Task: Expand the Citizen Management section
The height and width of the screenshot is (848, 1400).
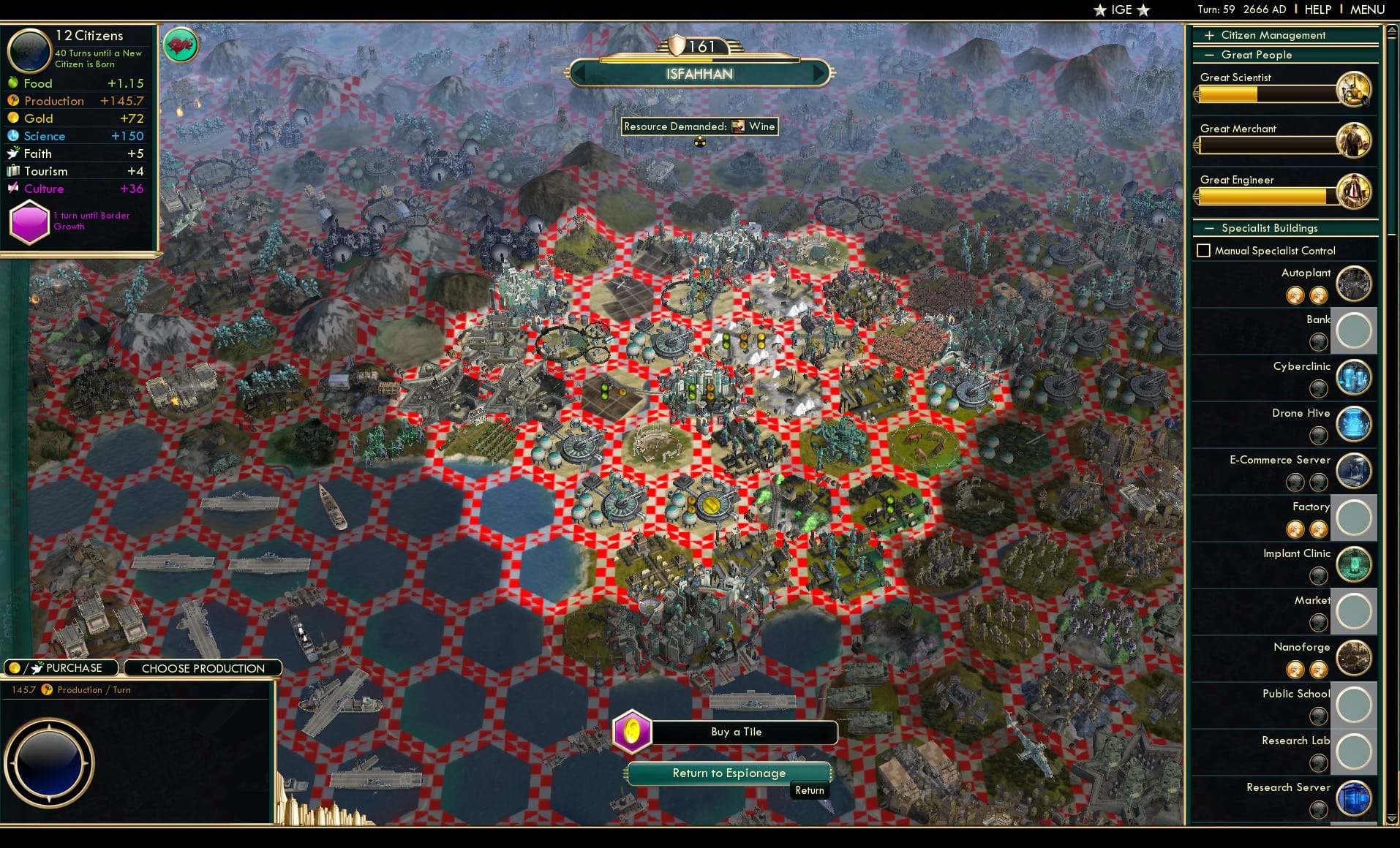Action: tap(1209, 34)
